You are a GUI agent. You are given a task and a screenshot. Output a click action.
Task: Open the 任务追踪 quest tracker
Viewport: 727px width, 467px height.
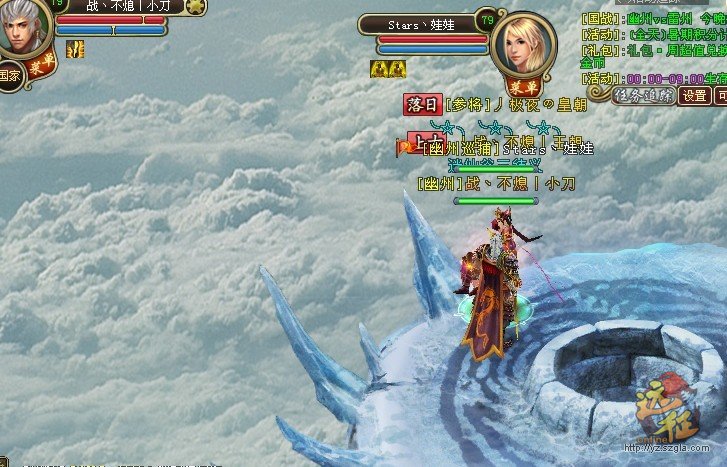(642, 95)
